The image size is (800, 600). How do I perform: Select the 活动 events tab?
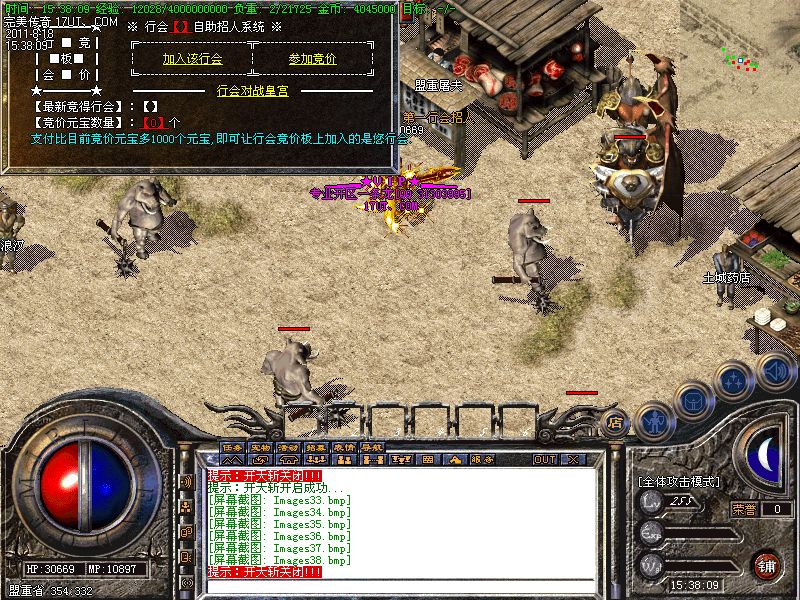click(289, 447)
